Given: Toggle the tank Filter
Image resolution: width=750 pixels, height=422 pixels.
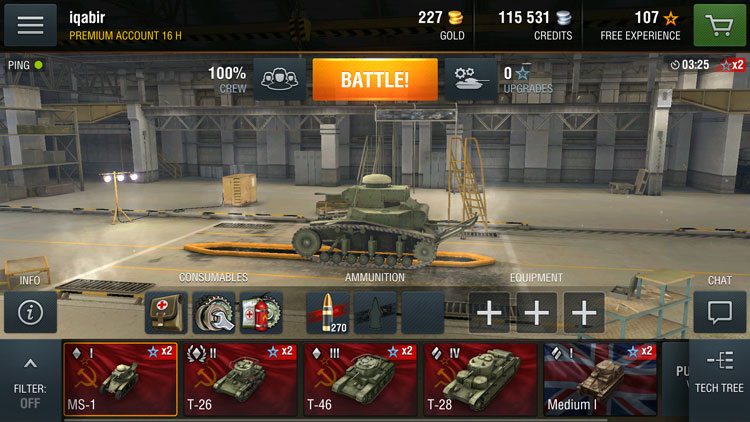Looking at the screenshot, I should pos(30,382).
